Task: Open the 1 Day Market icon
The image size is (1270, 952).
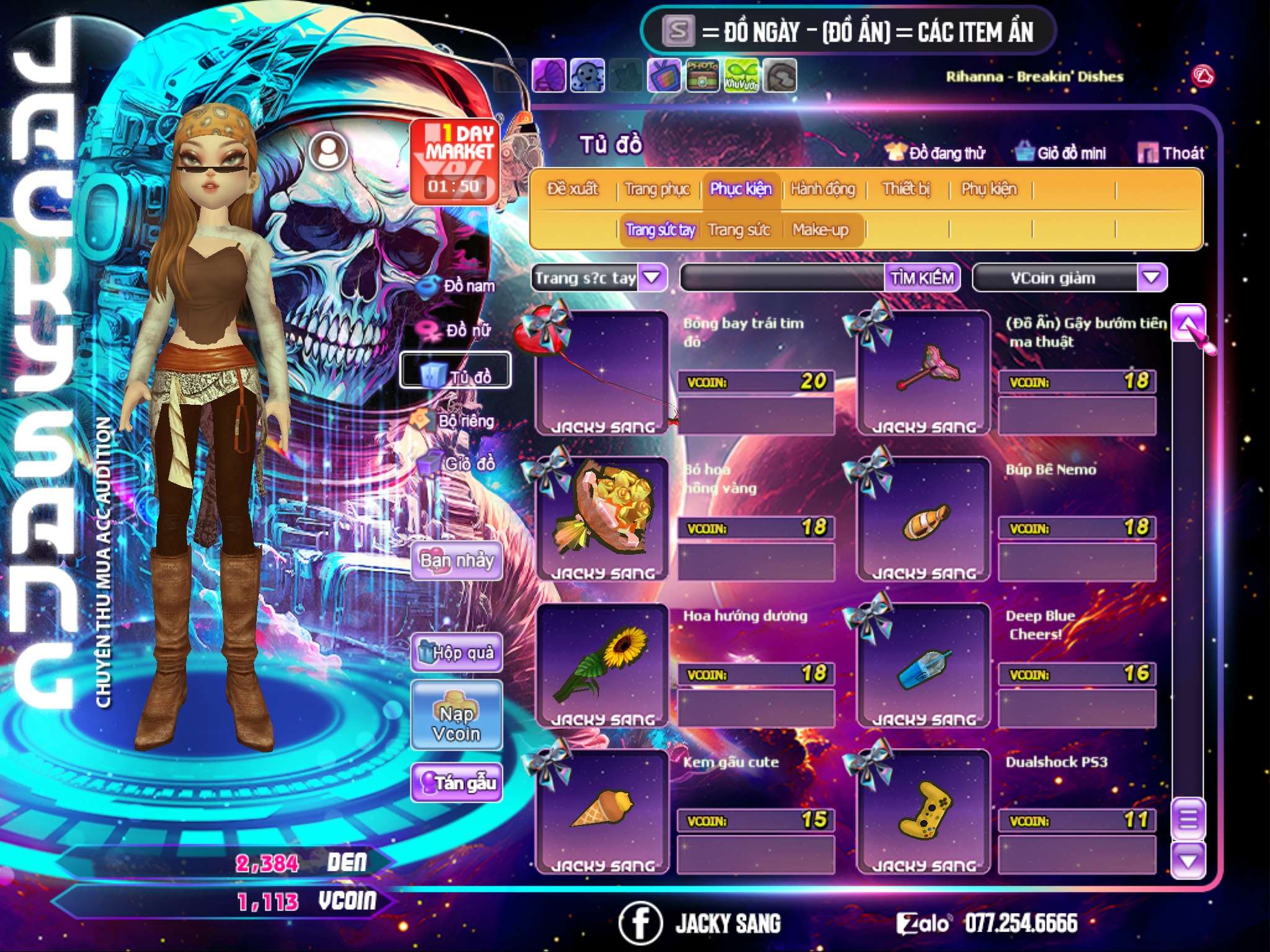Action: click(x=455, y=161)
